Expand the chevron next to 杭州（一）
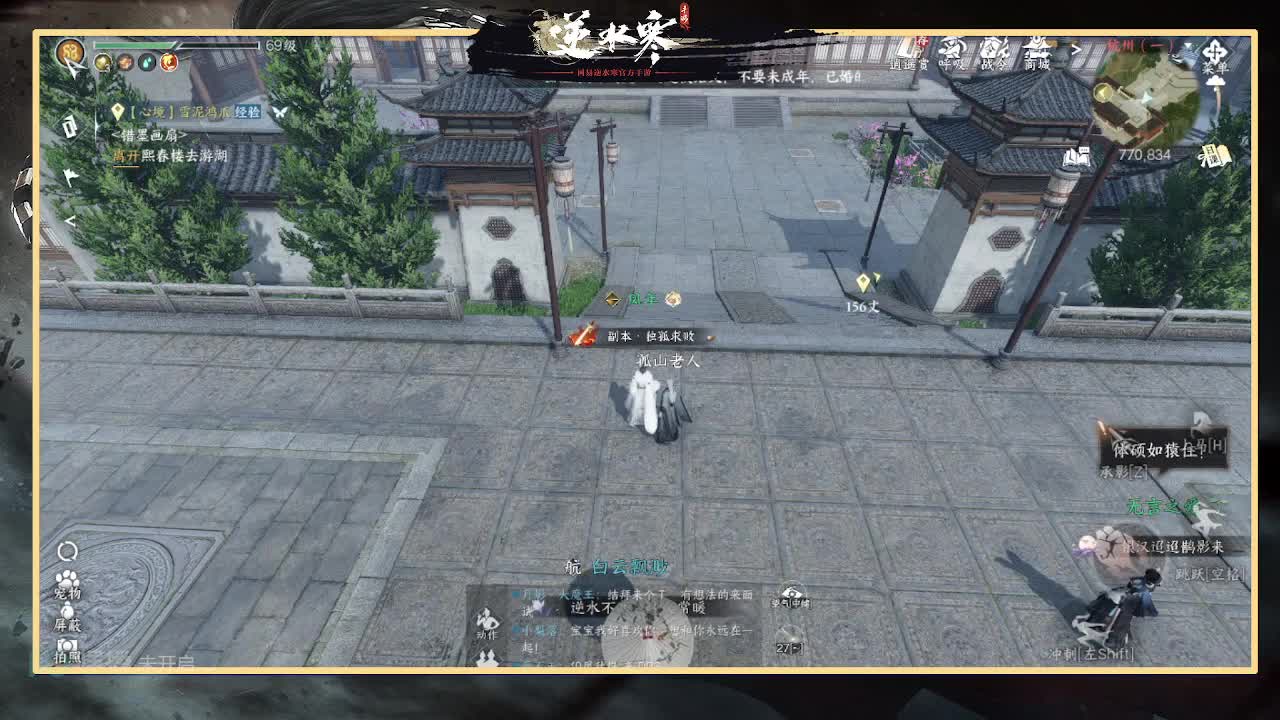Screen dimensions: 1280x720 pos(1186,44)
